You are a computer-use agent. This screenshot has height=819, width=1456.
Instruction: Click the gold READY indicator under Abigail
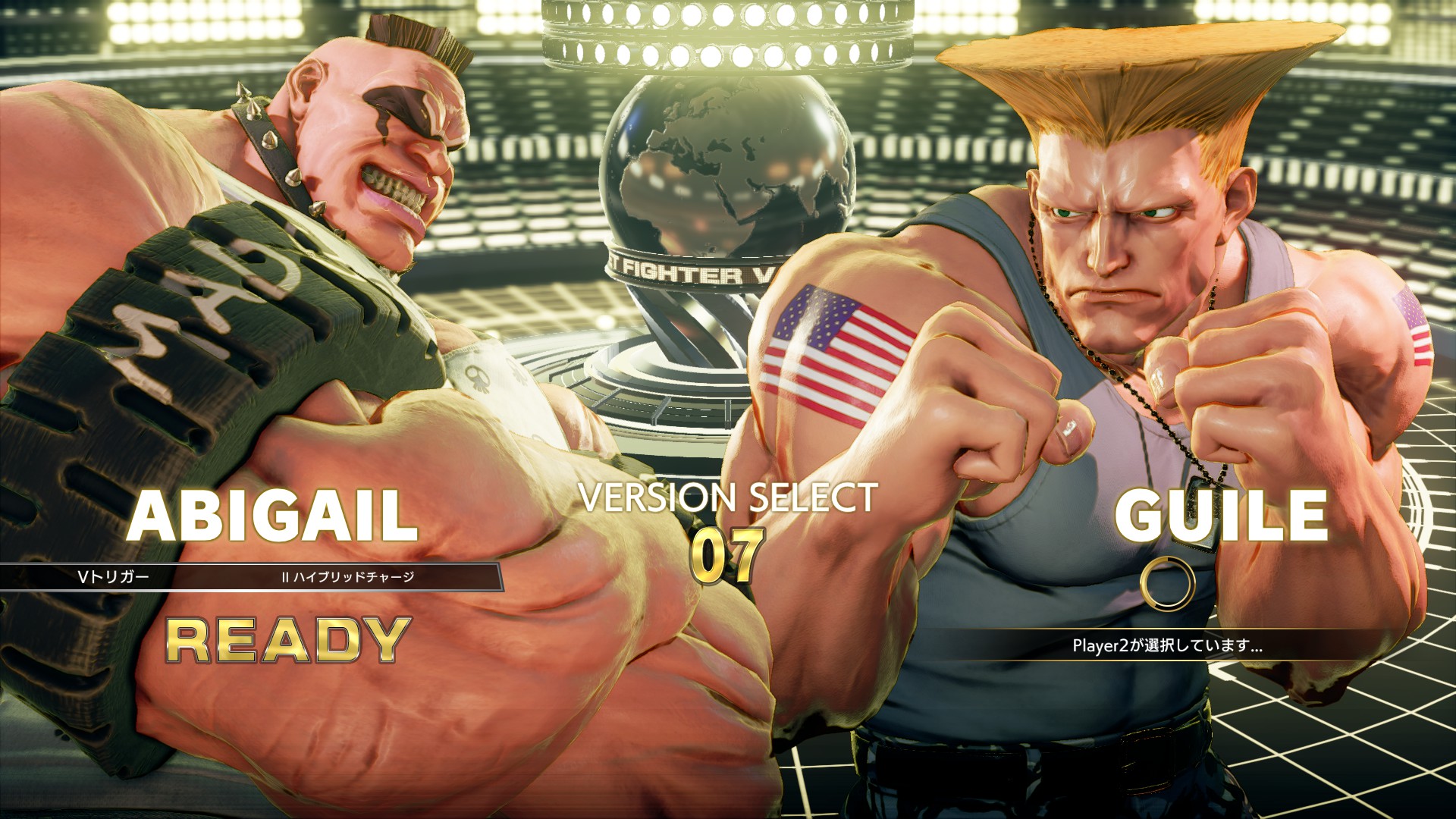coord(288,641)
